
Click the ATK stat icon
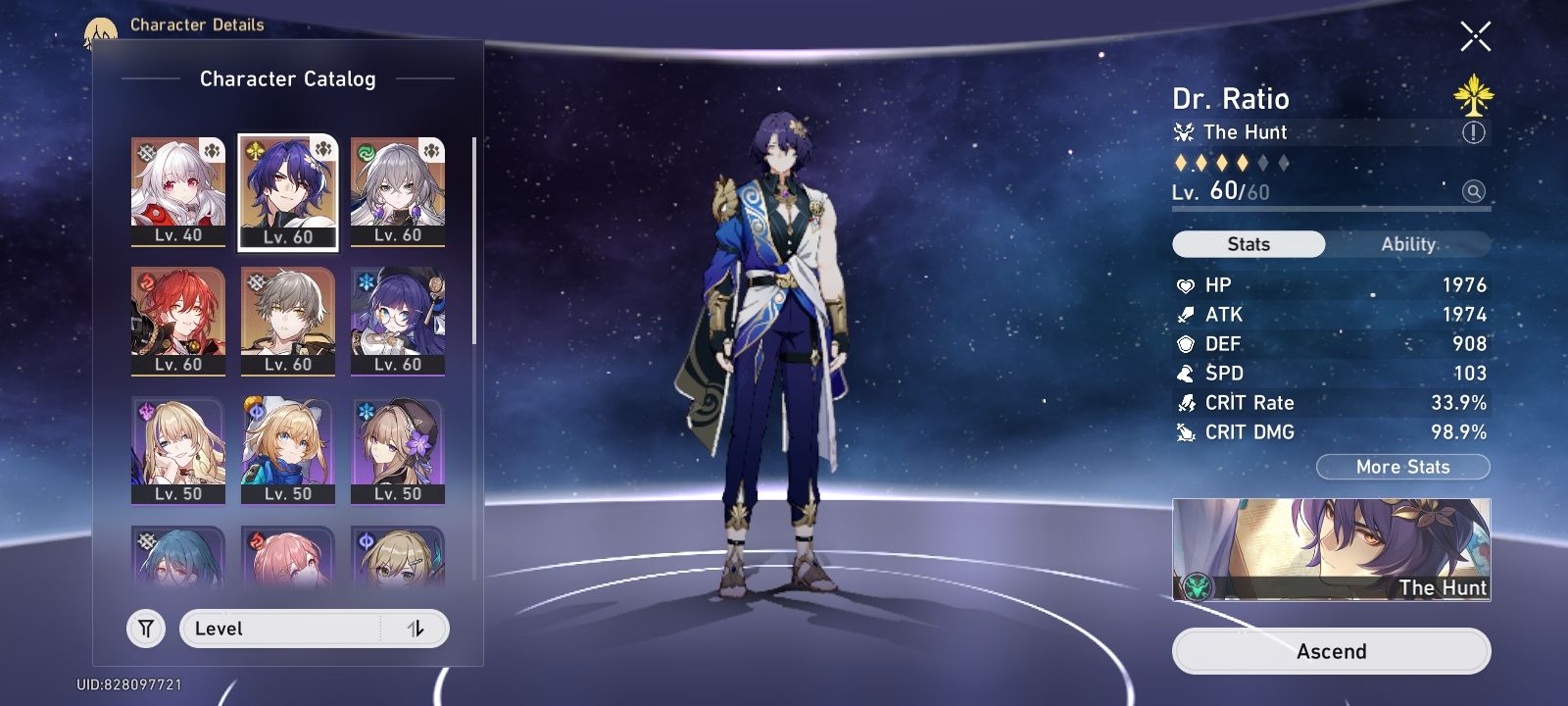pos(1185,315)
